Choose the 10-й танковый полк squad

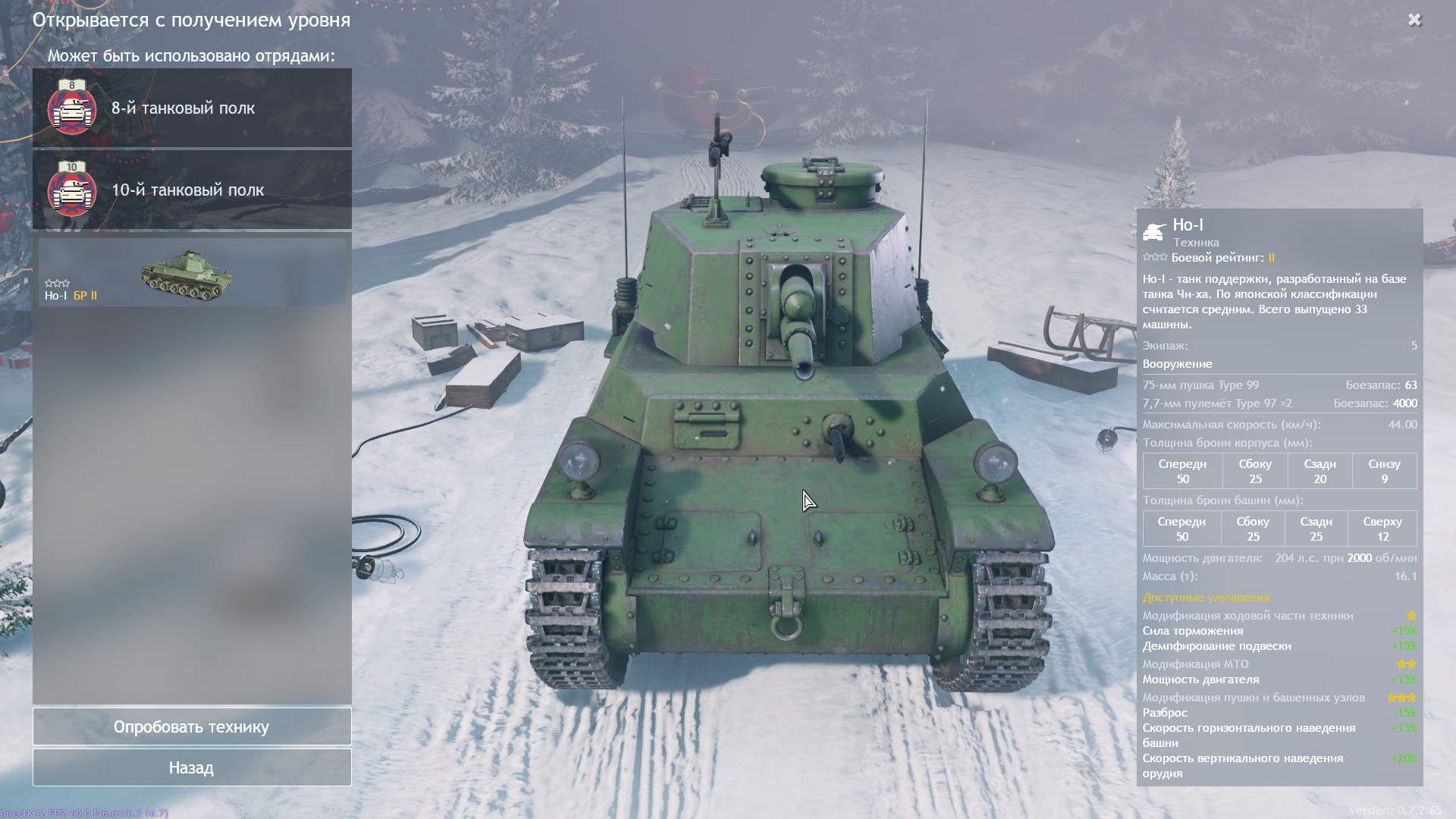click(192, 190)
